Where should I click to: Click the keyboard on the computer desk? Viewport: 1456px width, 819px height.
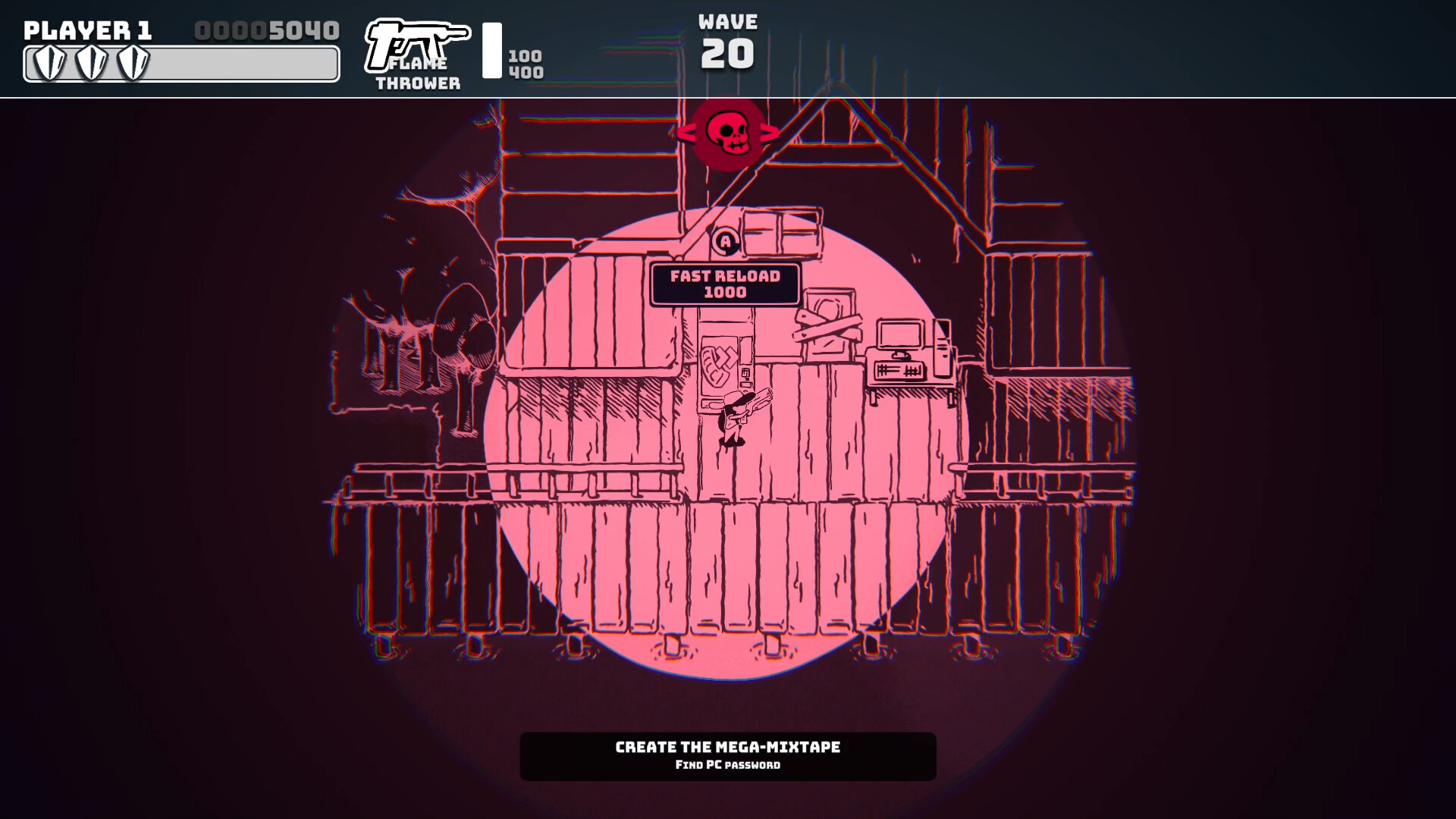(897, 370)
